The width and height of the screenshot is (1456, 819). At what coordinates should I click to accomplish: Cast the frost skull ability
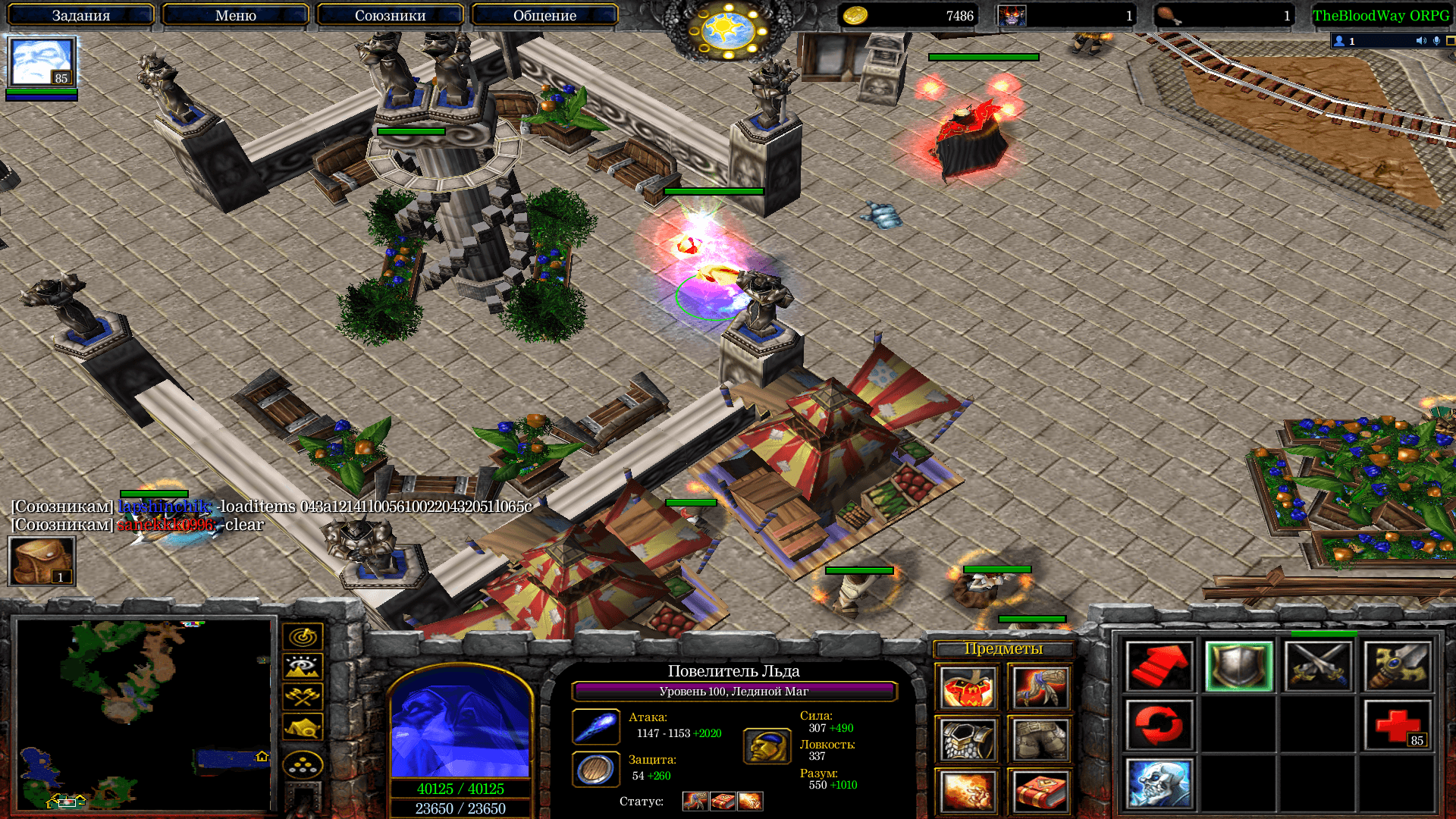(1159, 783)
